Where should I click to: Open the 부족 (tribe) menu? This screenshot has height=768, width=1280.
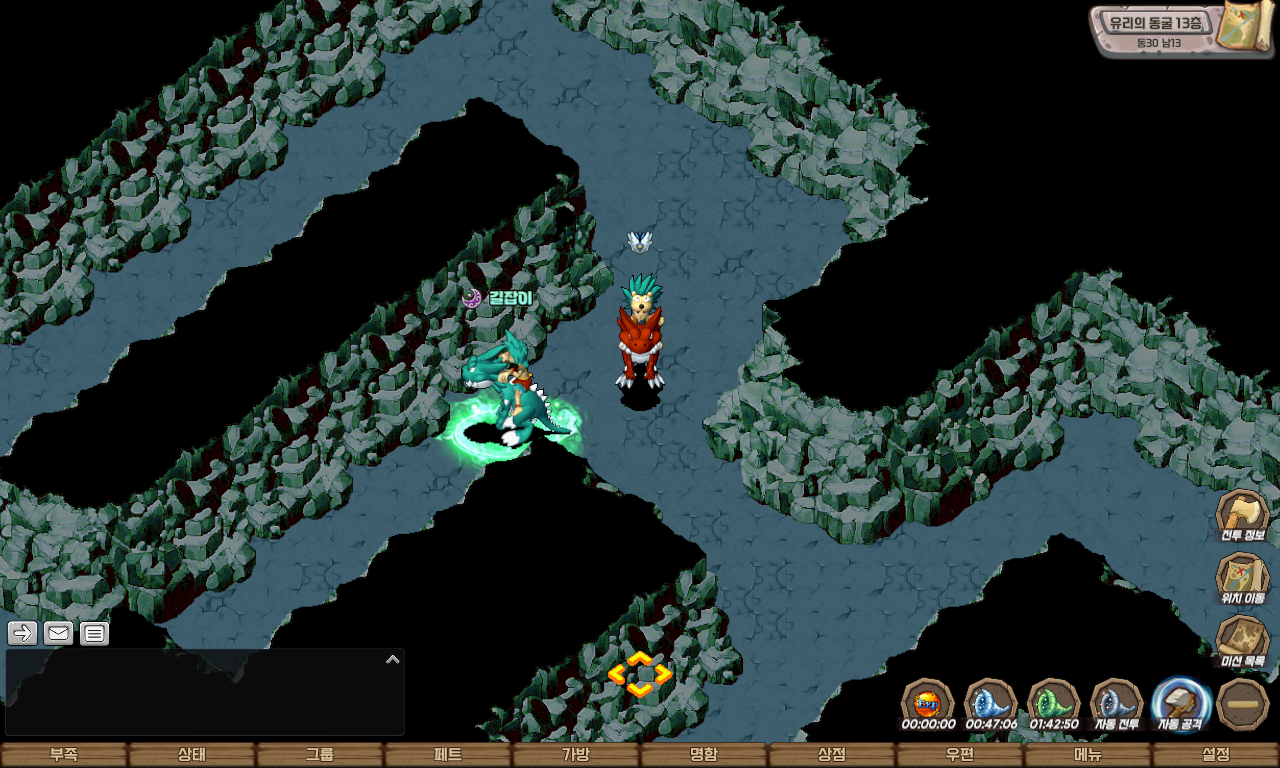64,755
